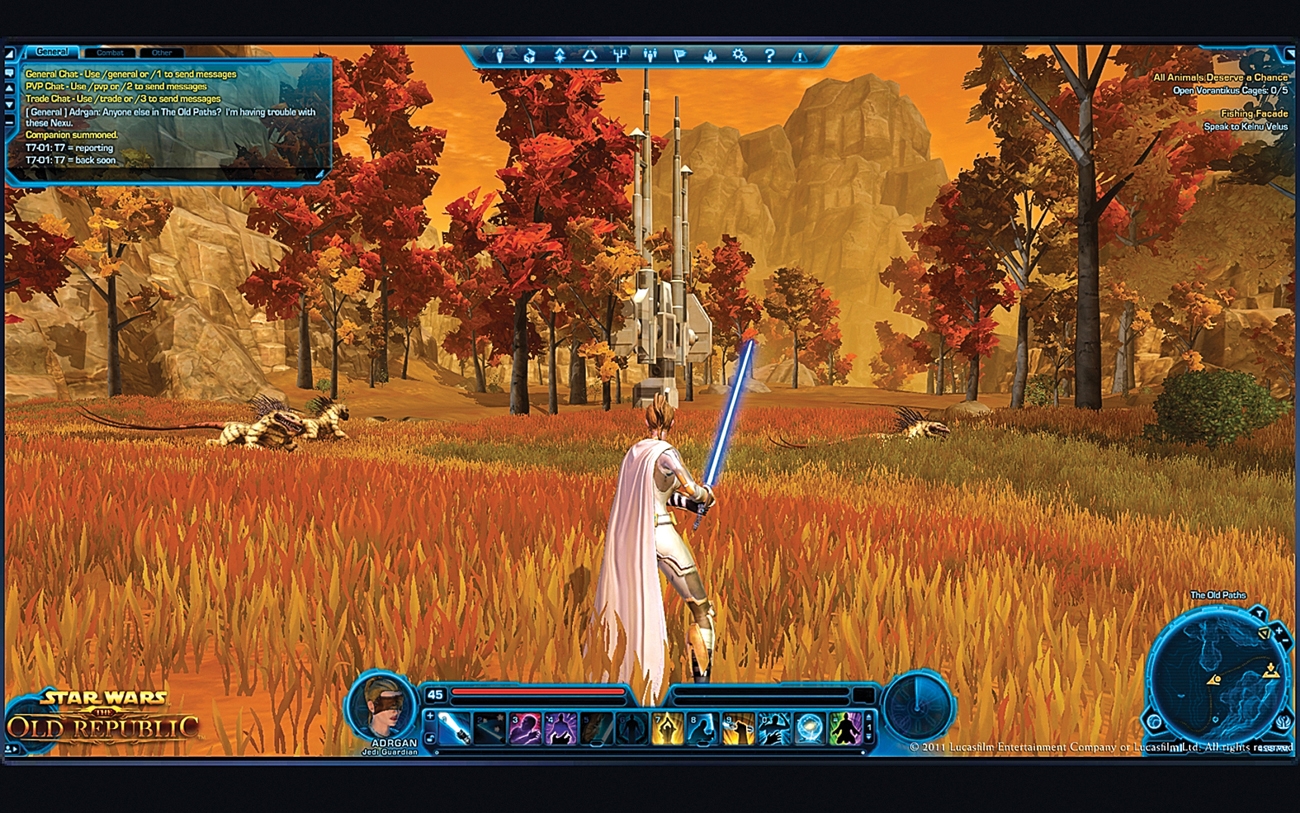Screen dimensions: 1300x813
Task: Activate the lightsaber strike ability in slot one
Action: click(x=454, y=727)
